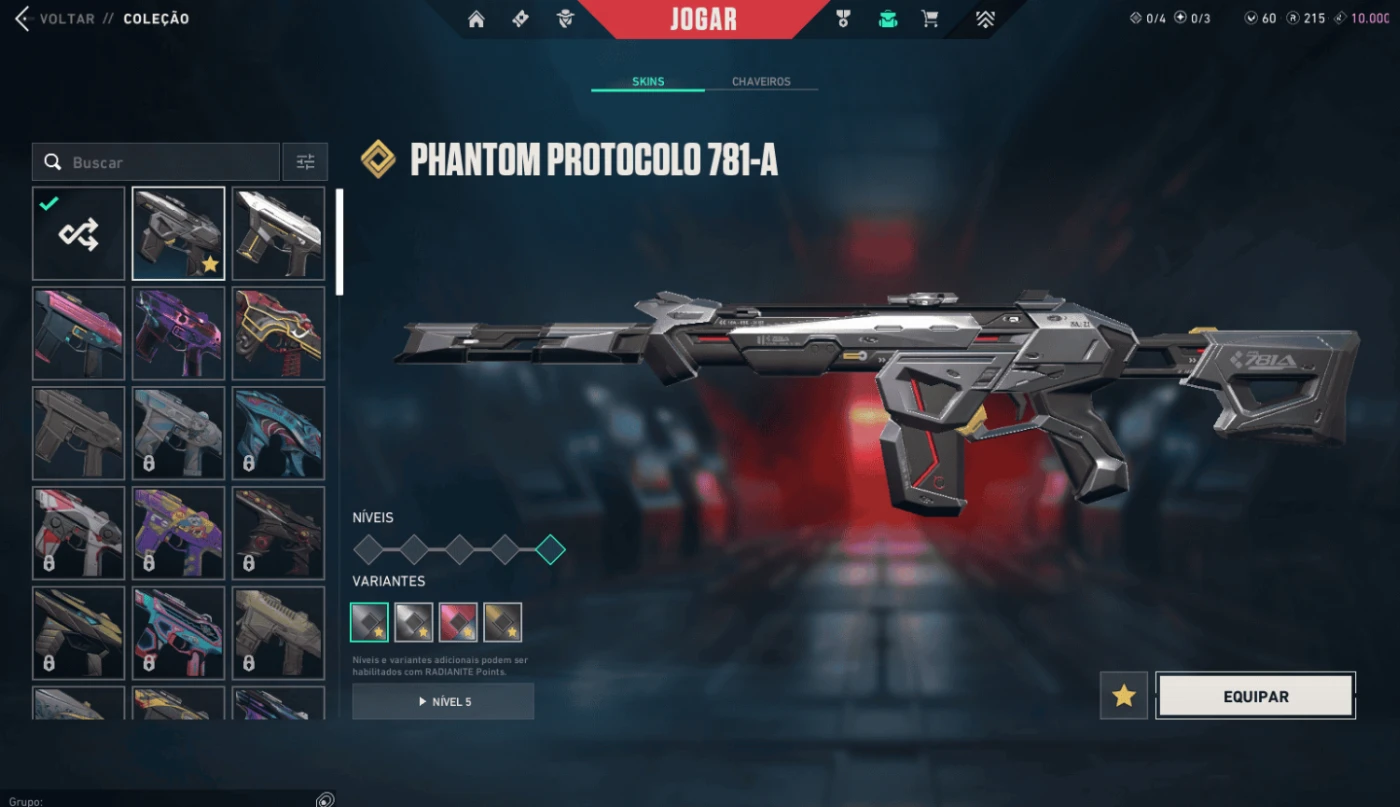Select the random shuffle skin tile
This screenshot has height=807, width=1400.
[78, 234]
